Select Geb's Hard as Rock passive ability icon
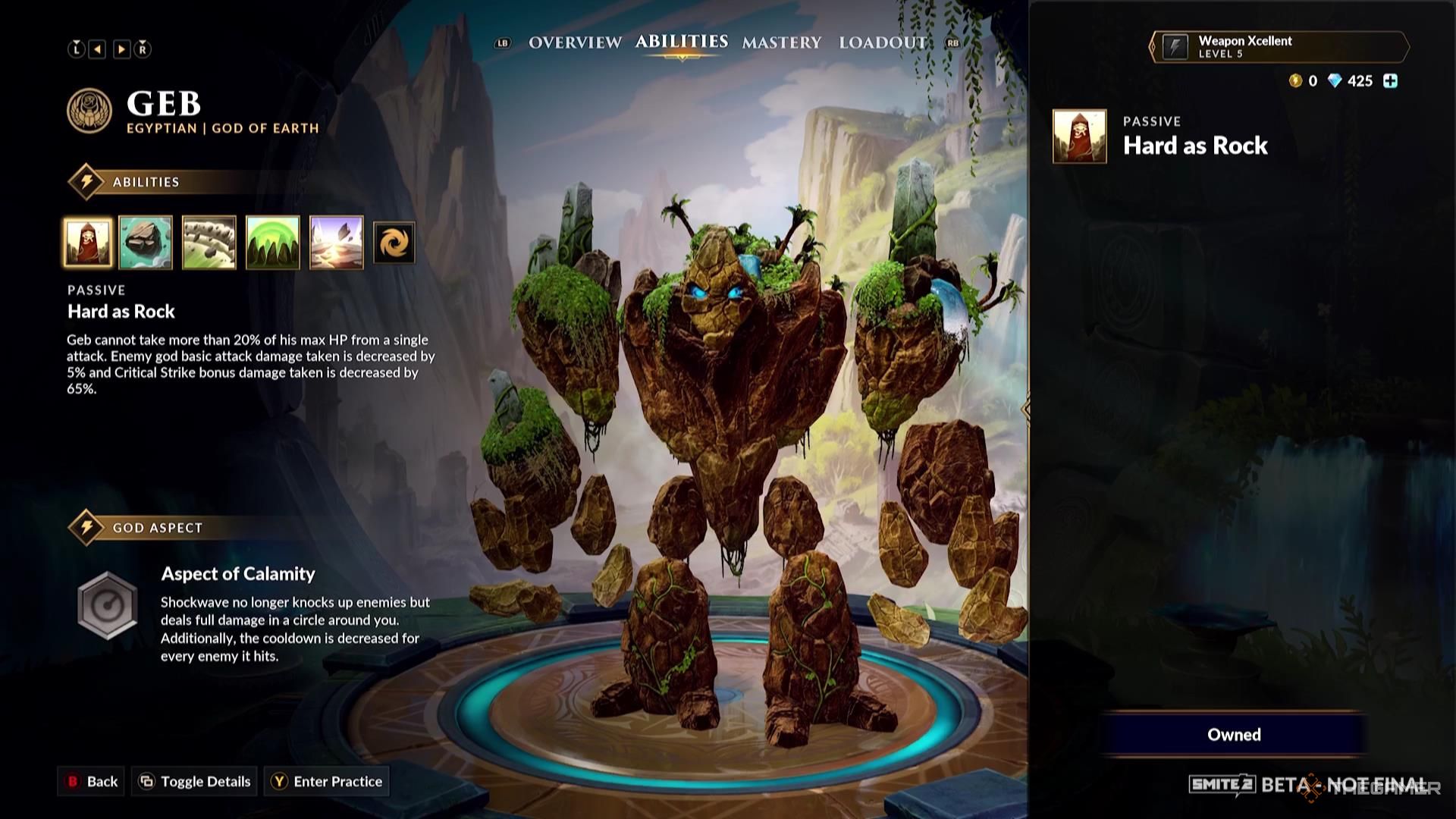Viewport: 1456px width, 819px height. tap(88, 243)
